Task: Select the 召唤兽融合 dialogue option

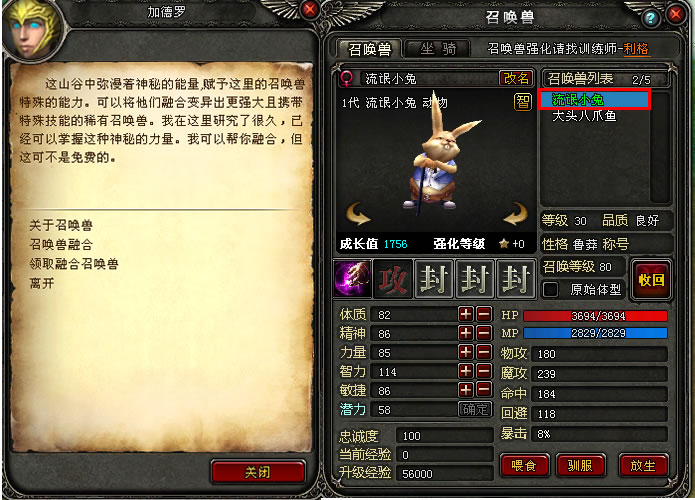Action: (61, 244)
